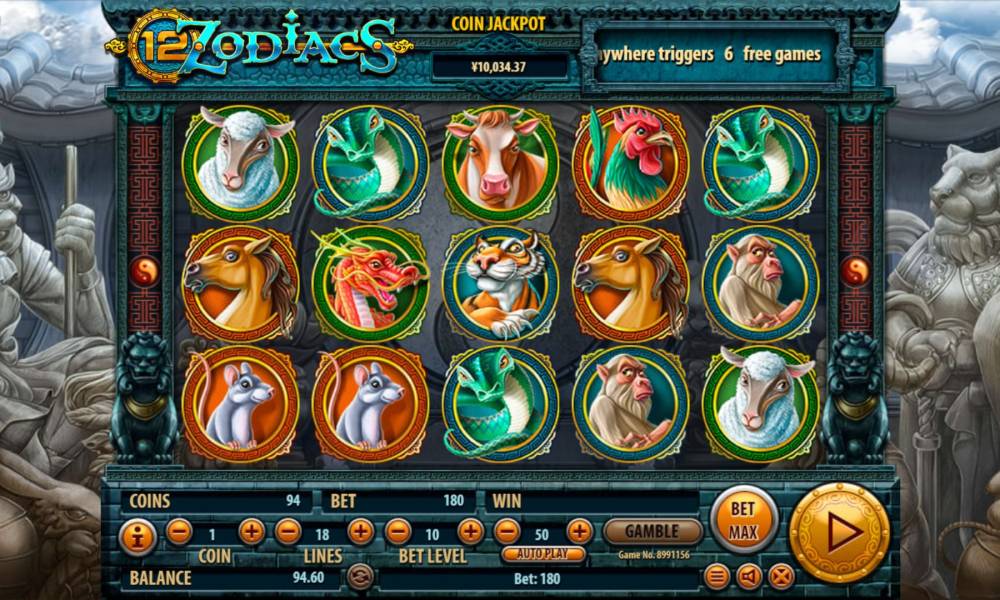The width and height of the screenshot is (1000, 600).
Task: Increase the coin value
Action: (x=252, y=532)
